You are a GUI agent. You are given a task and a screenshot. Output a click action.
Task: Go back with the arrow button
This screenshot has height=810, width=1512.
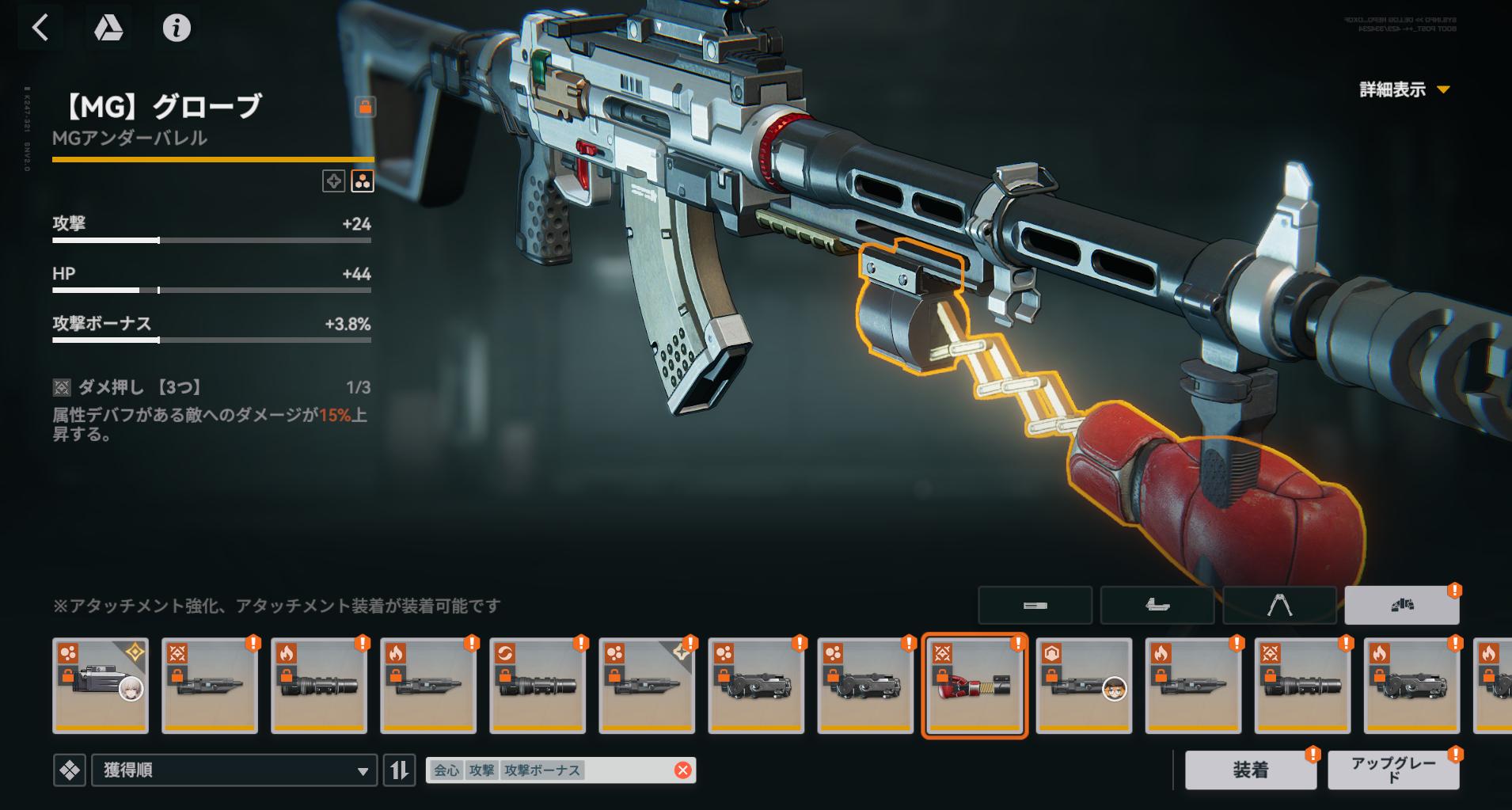coord(40,29)
